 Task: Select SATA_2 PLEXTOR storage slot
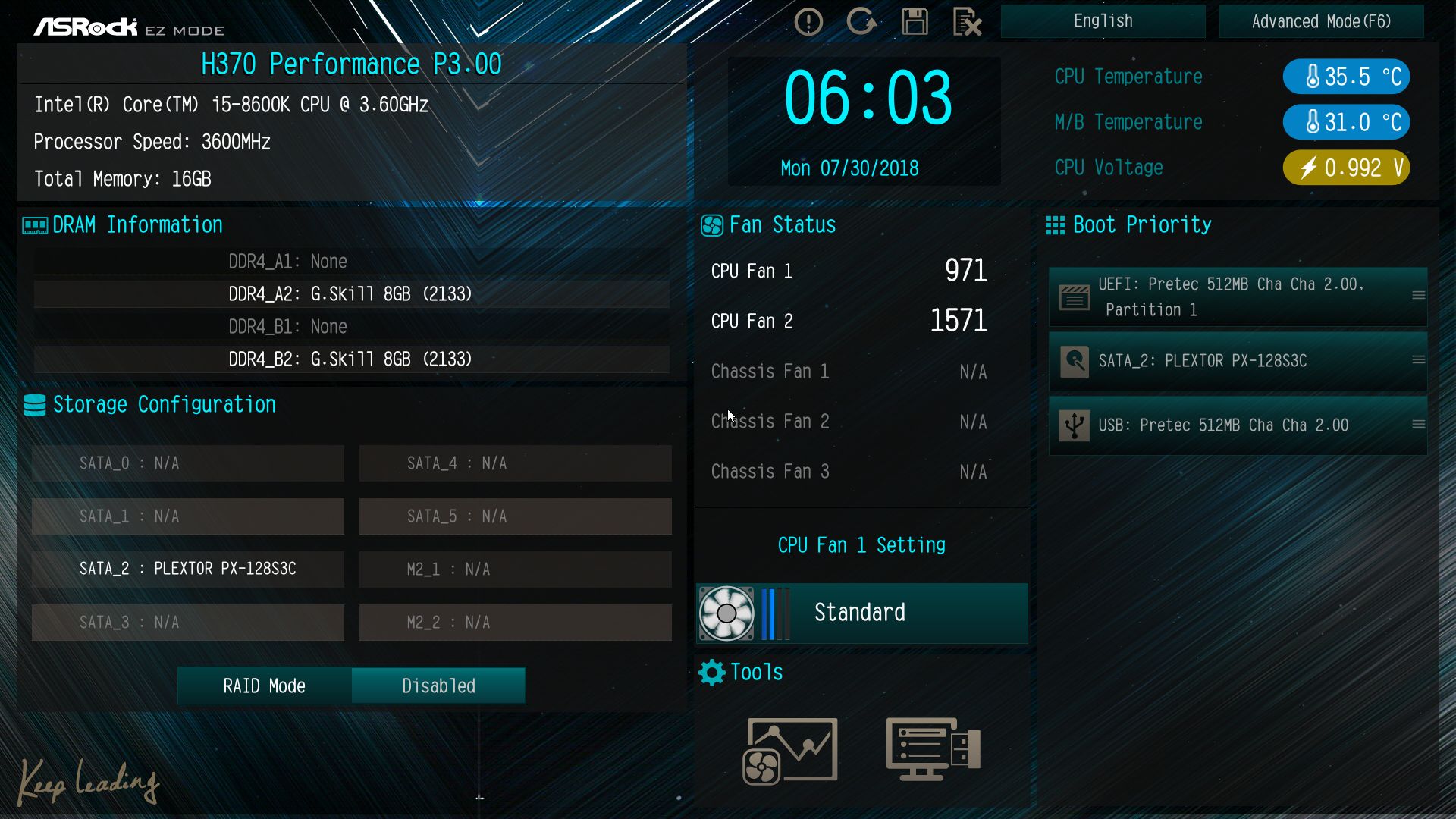(x=188, y=569)
